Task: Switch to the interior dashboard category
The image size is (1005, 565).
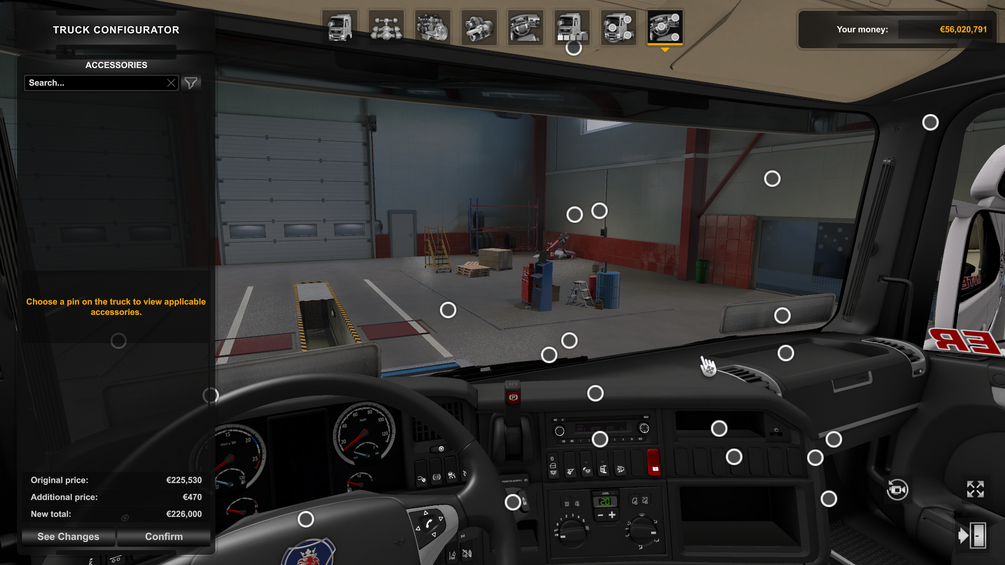Action: coord(525,27)
